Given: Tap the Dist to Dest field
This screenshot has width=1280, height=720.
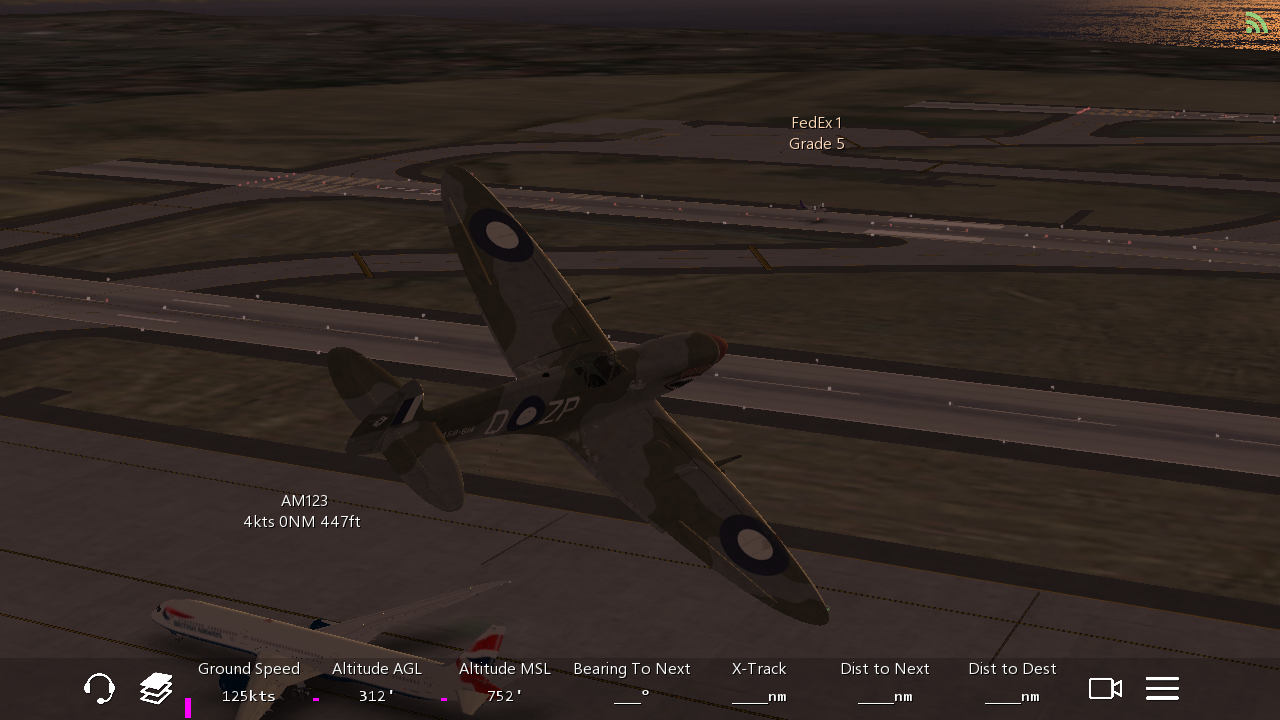Looking at the screenshot, I should [1012, 682].
